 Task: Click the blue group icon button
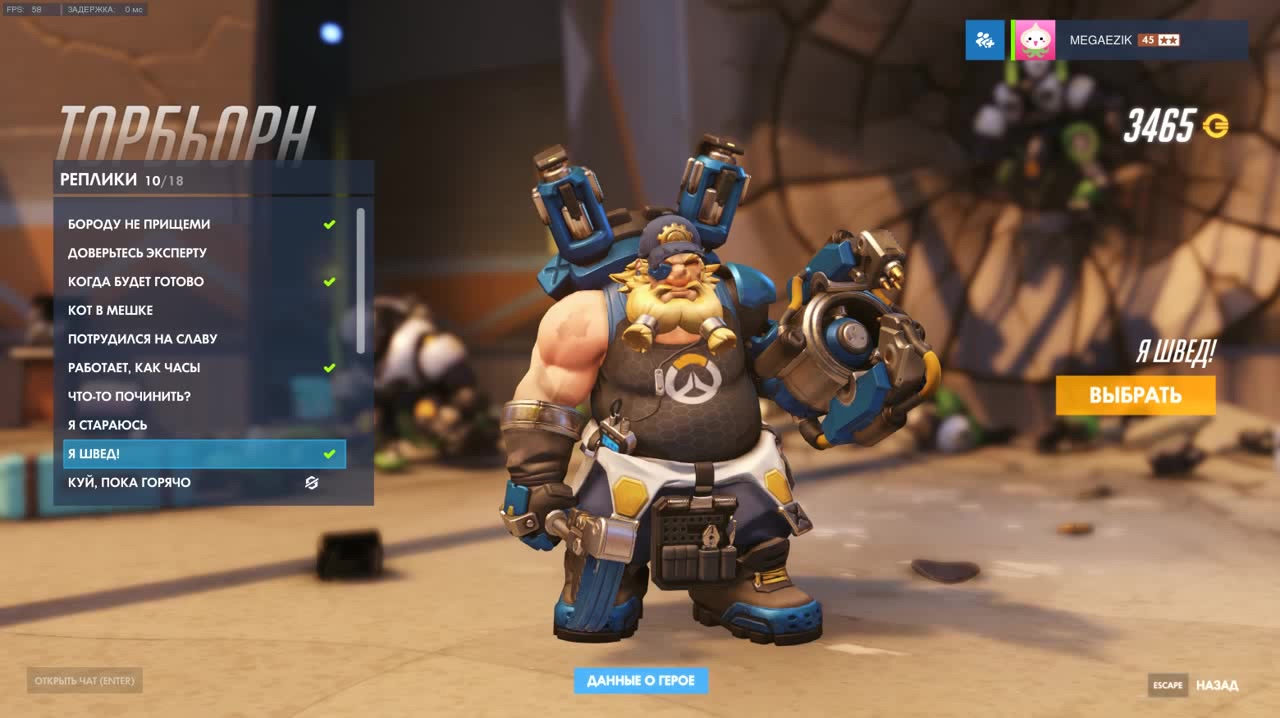point(985,40)
